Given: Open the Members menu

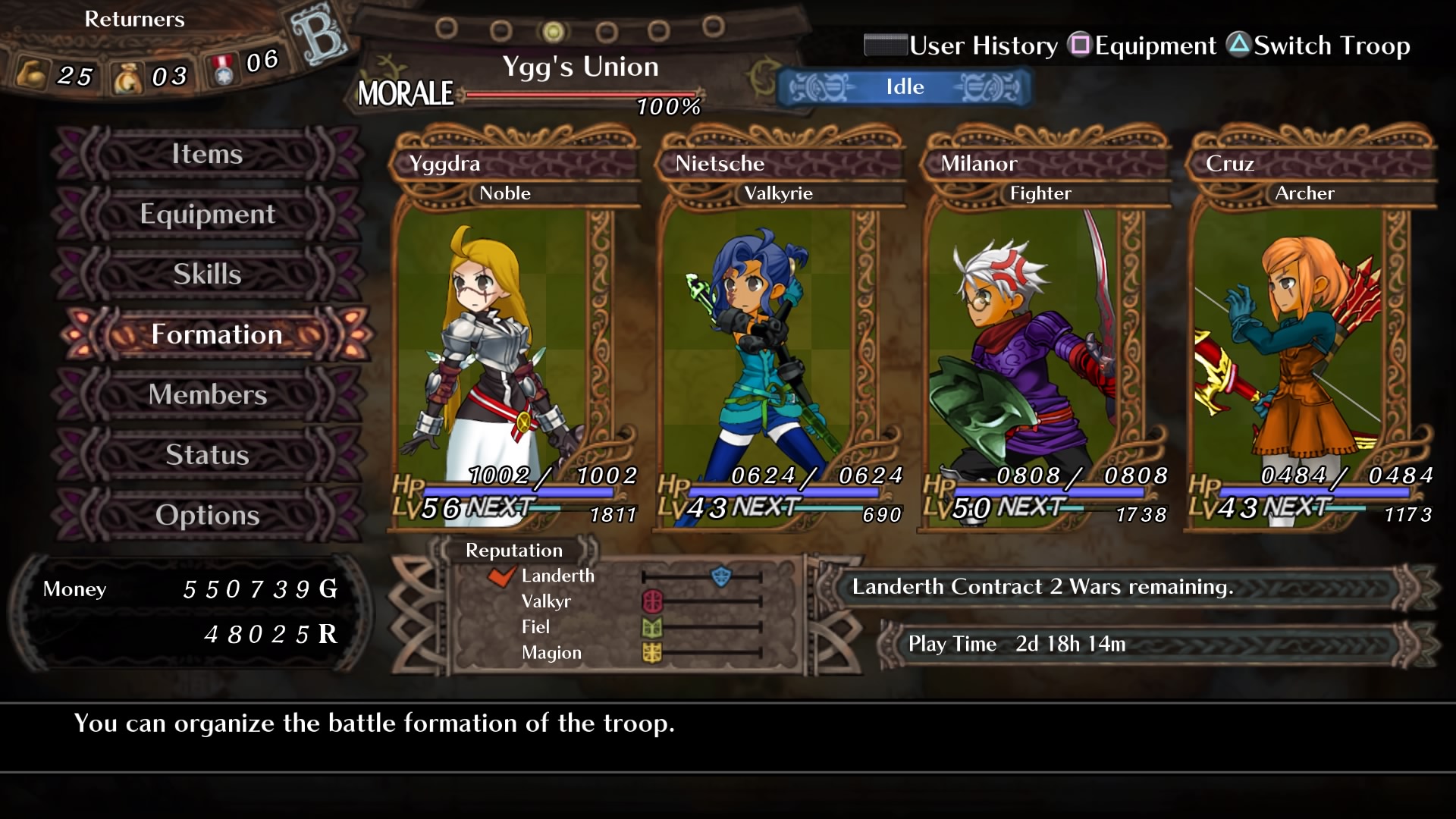Looking at the screenshot, I should (207, 394).
